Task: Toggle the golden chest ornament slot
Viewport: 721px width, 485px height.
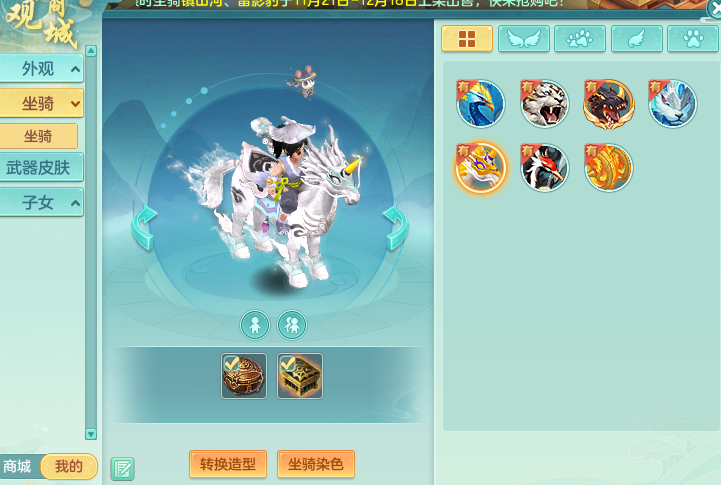Action: [300, 376]
